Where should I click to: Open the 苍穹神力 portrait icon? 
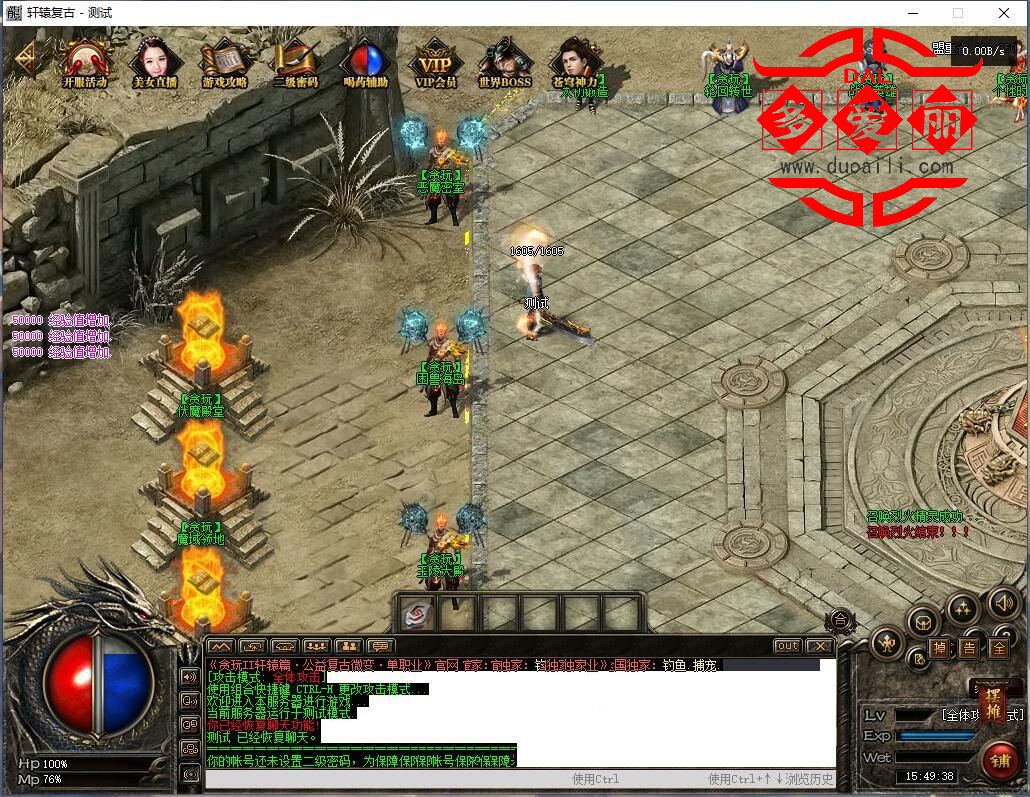click(575, 62)
